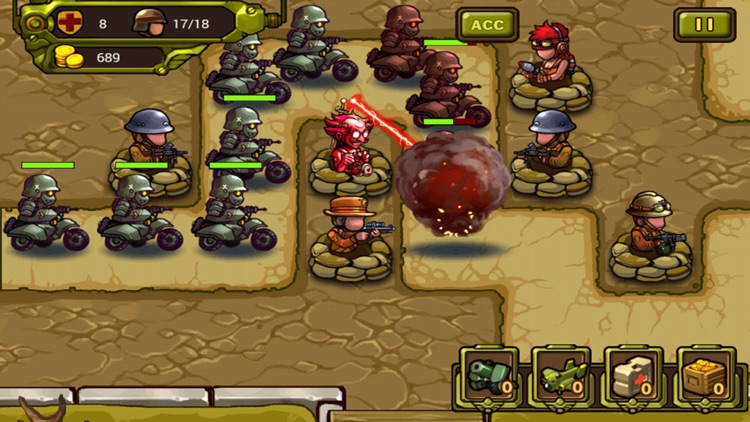This screenshot has width=750, height=422.
Task: Pause the game
Action: (x=704, y=25)
